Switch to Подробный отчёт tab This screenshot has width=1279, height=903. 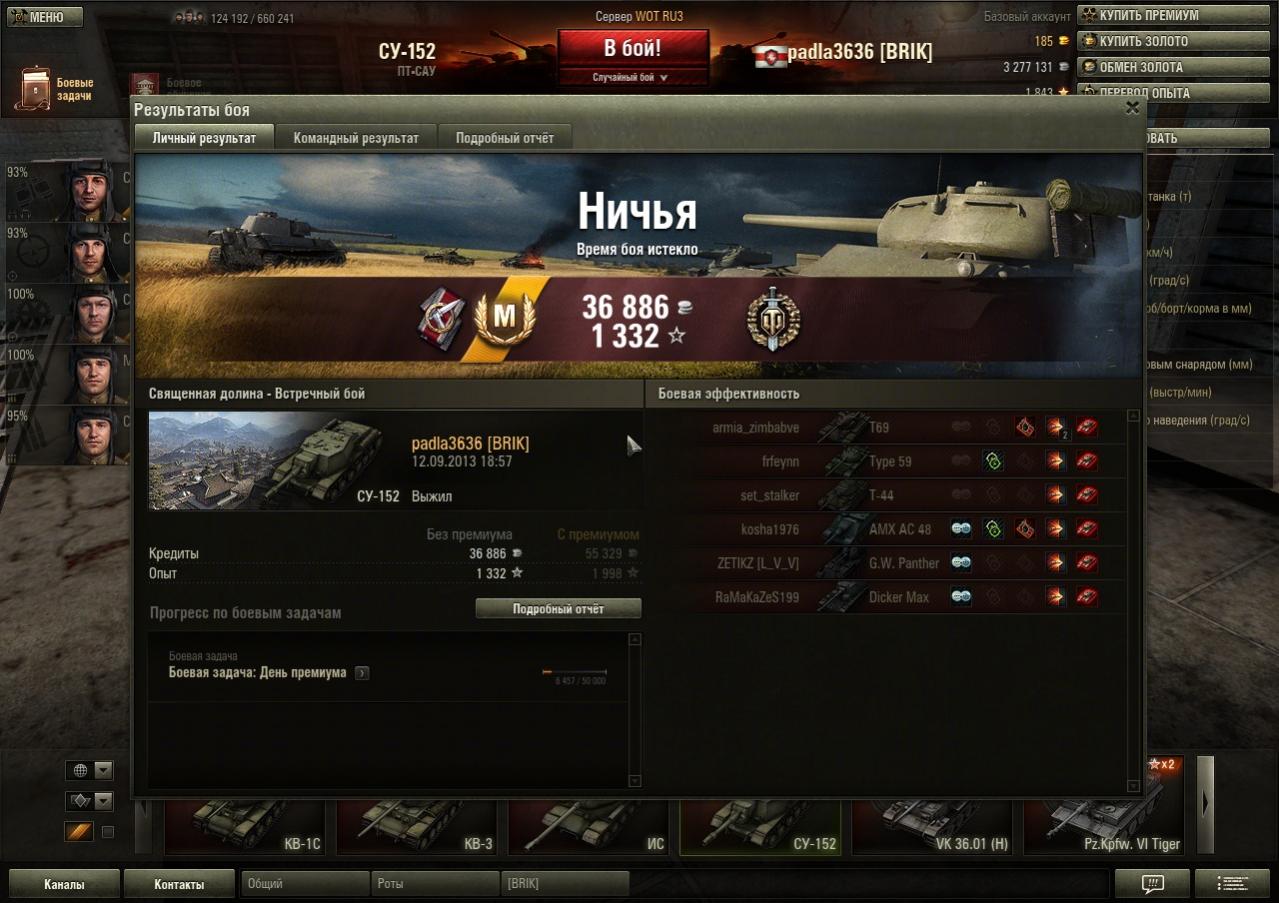pos(505,138)
